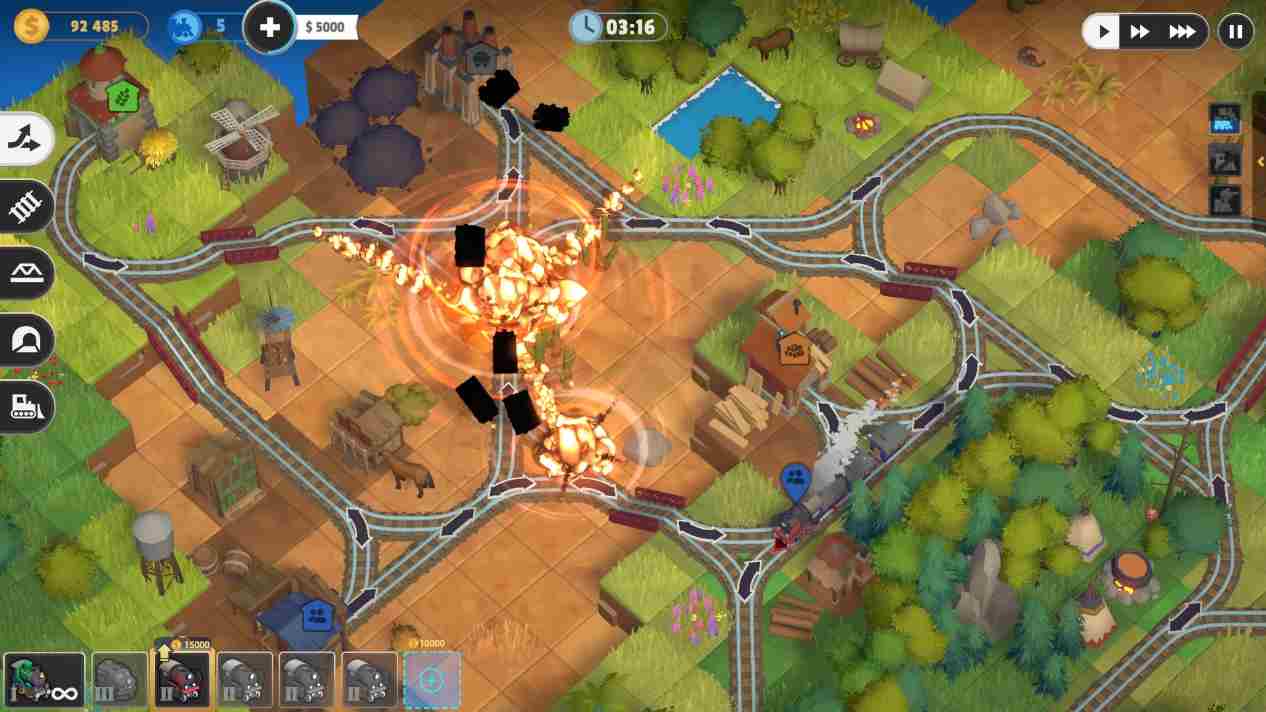Viewport: 1266px width, 712px height.
Task: Set game speed to normal play
Action: pos(1103,32)
